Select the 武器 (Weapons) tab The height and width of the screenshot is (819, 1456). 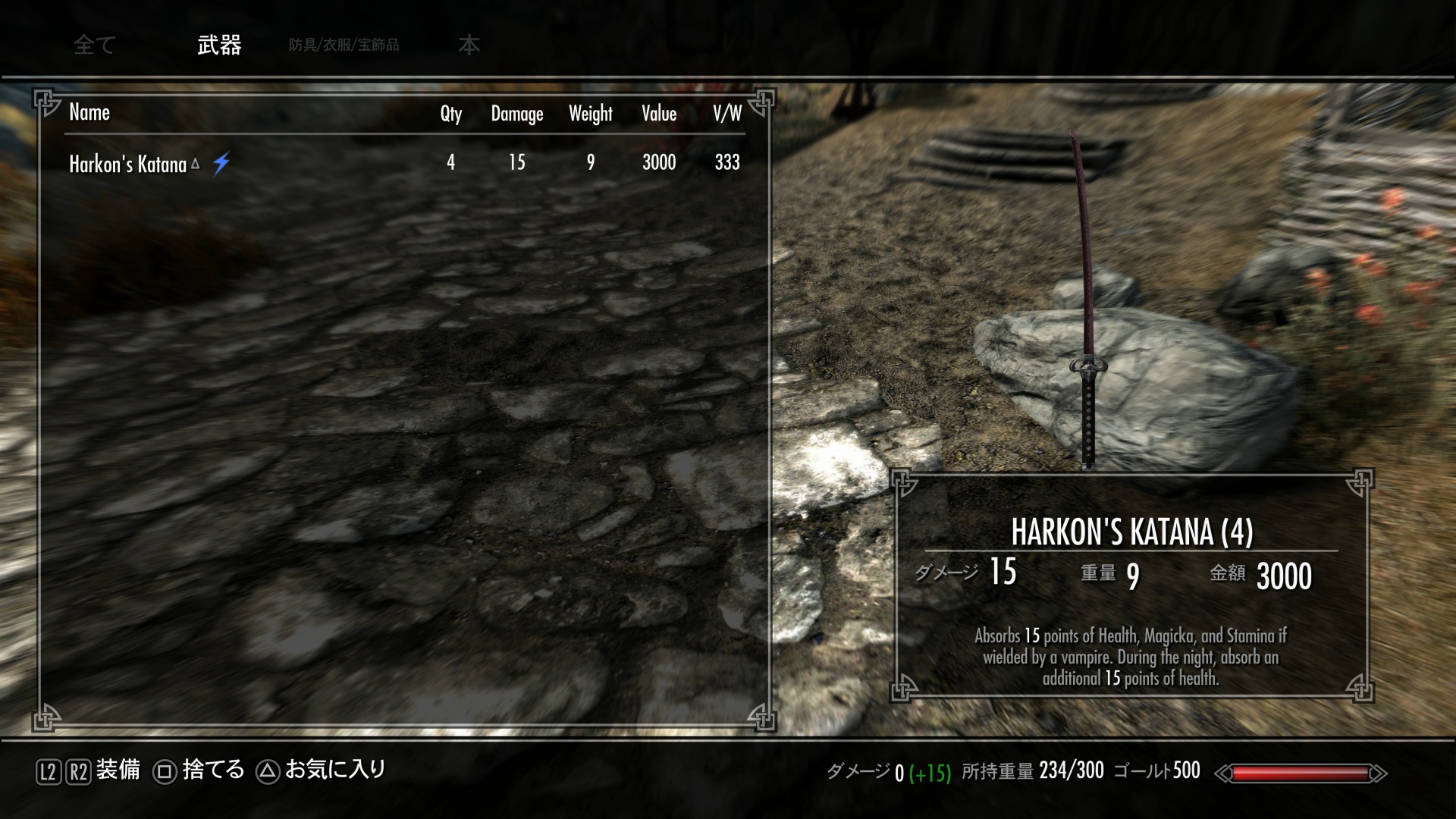[x=219, y=45]
